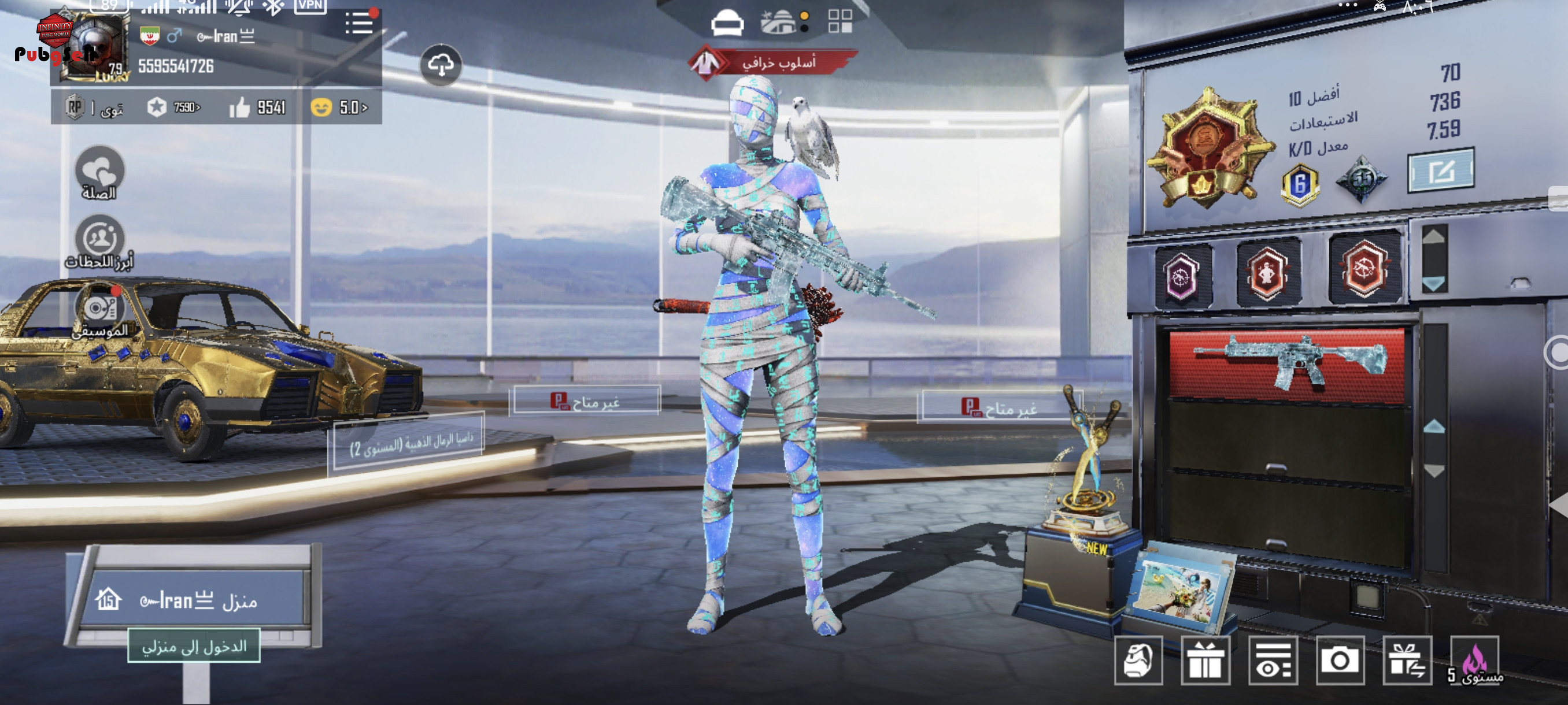Open the الموسيقى music player
This screenshot has width=1568, height=705.
point(100,311)
